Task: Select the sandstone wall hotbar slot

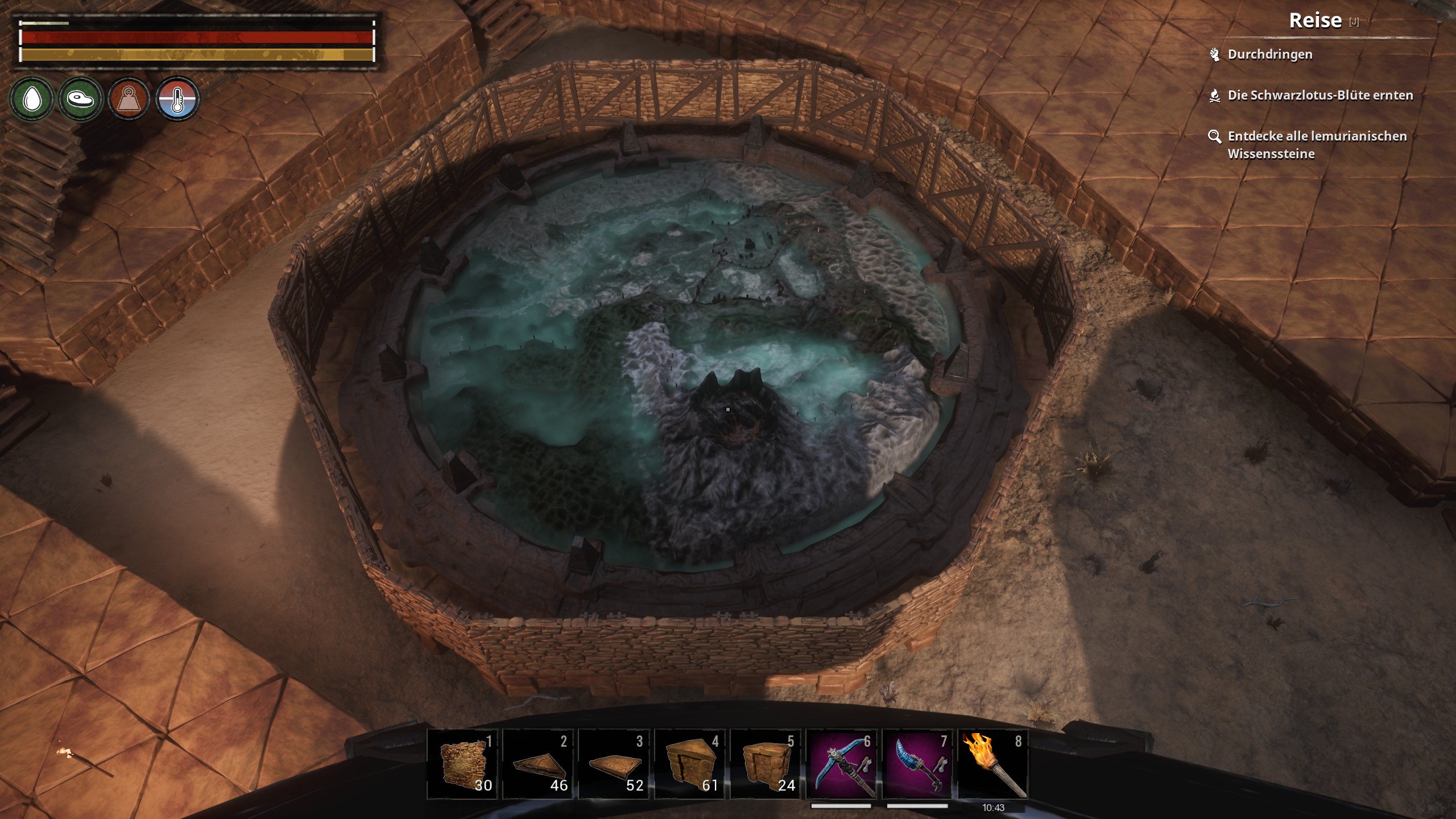Action: click(462, 764)
